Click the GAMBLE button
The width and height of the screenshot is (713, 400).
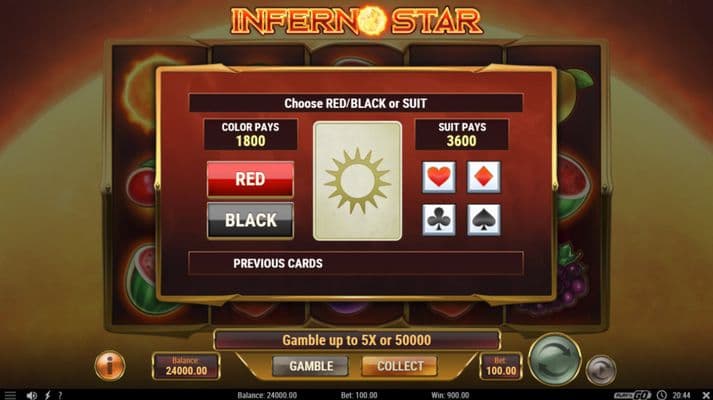310,366
